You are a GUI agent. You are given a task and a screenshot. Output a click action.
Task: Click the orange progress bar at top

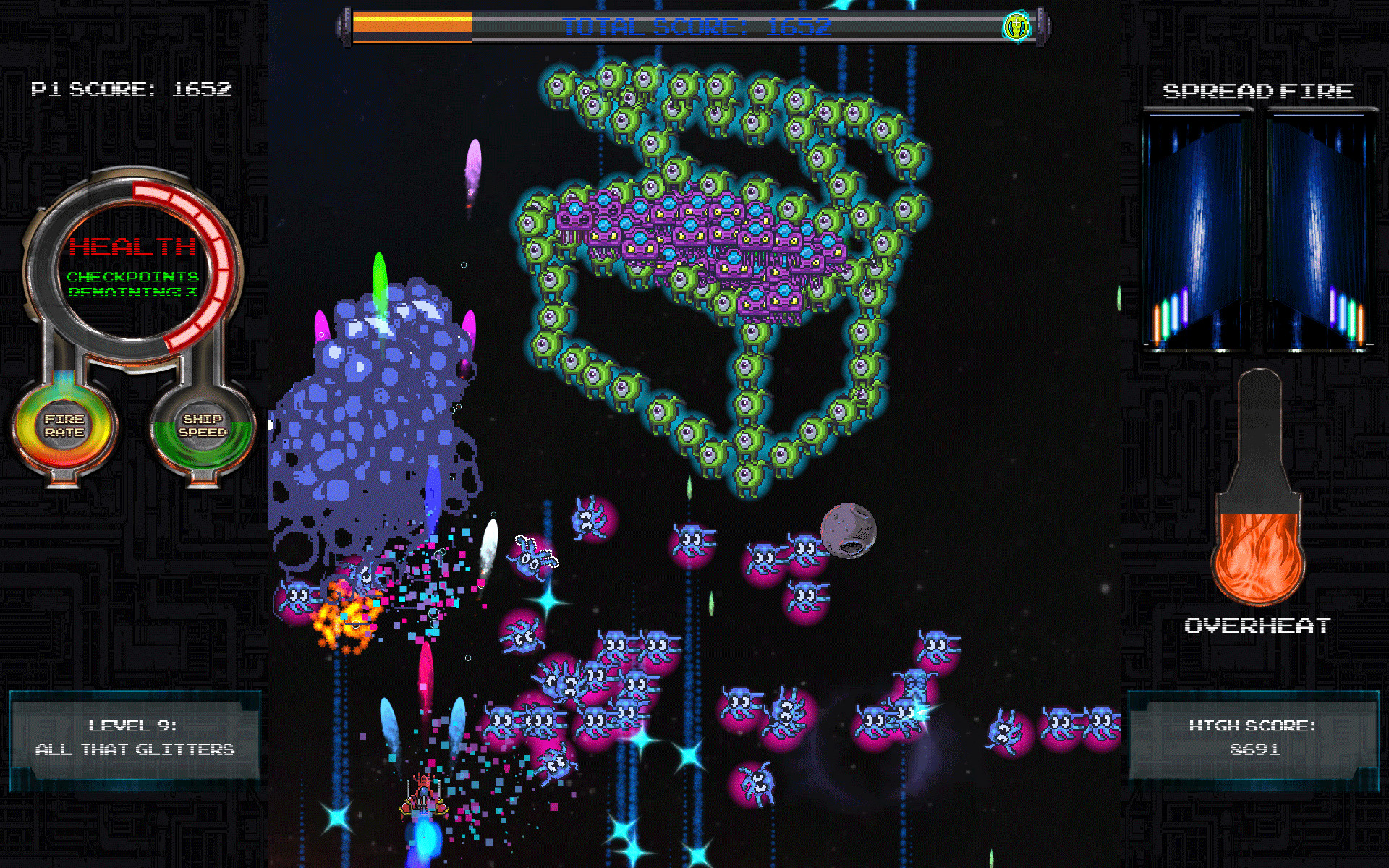[412, 23]
